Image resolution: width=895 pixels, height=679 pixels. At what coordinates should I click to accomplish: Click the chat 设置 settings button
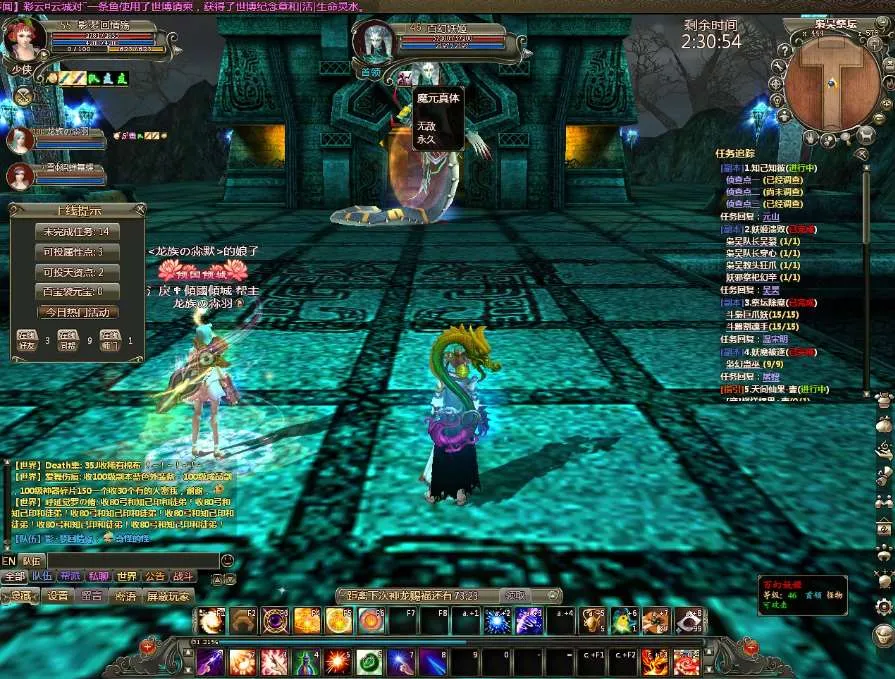[x=58, y=596]
